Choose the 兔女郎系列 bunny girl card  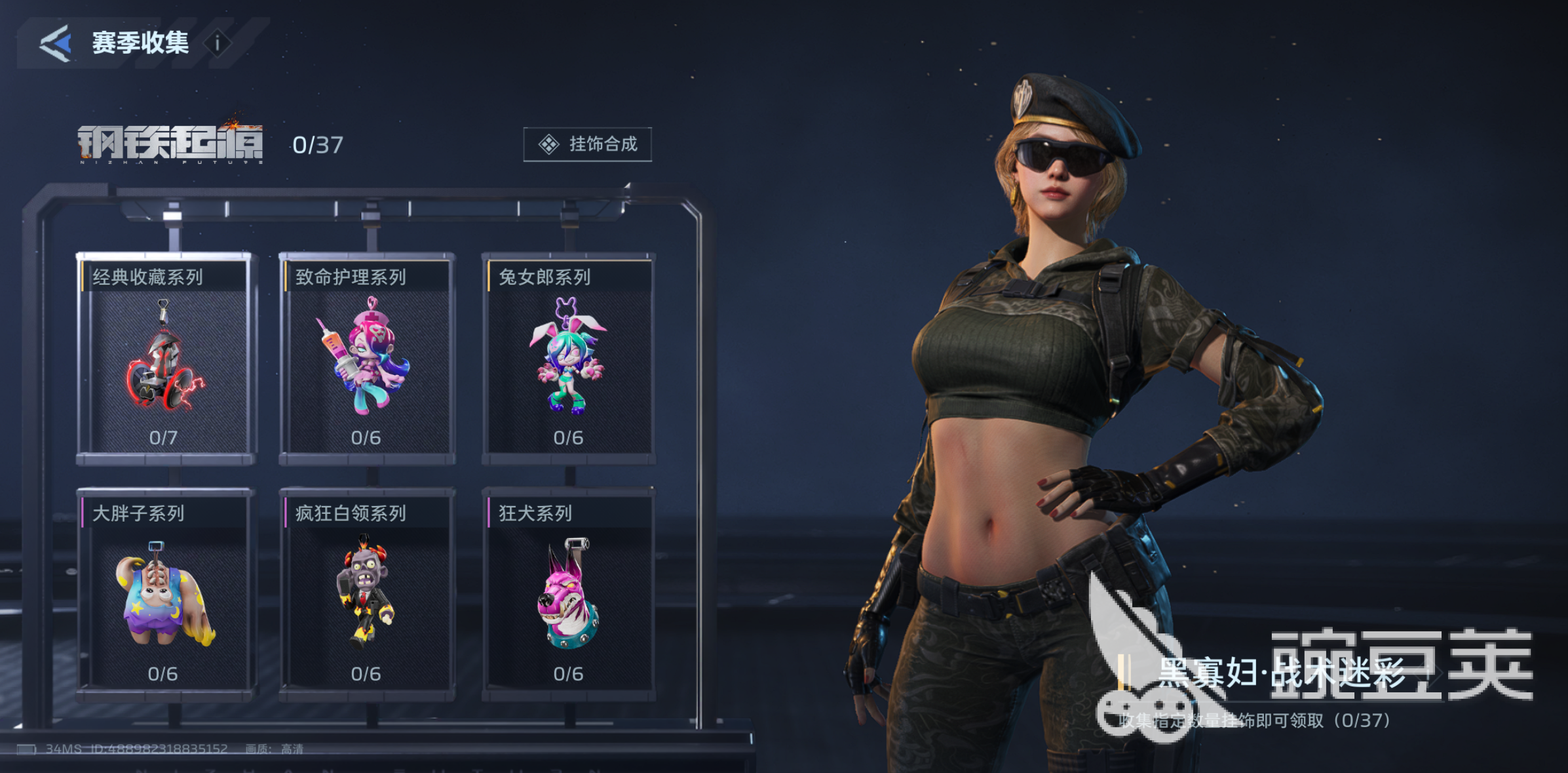[x=568, y=357]
